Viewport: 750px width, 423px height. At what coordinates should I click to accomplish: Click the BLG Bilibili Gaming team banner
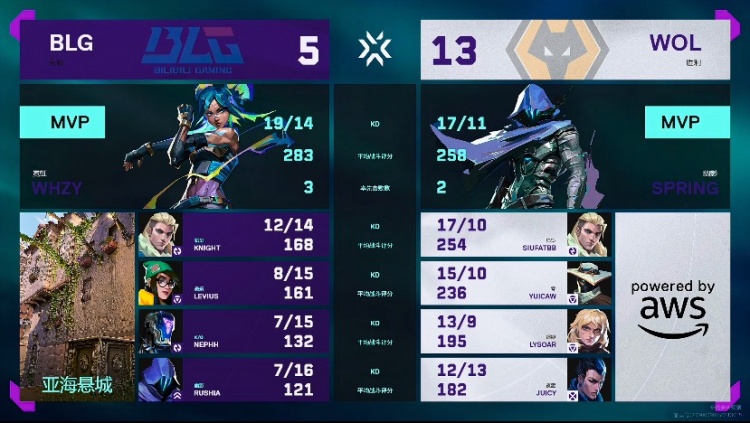point(175,50)
